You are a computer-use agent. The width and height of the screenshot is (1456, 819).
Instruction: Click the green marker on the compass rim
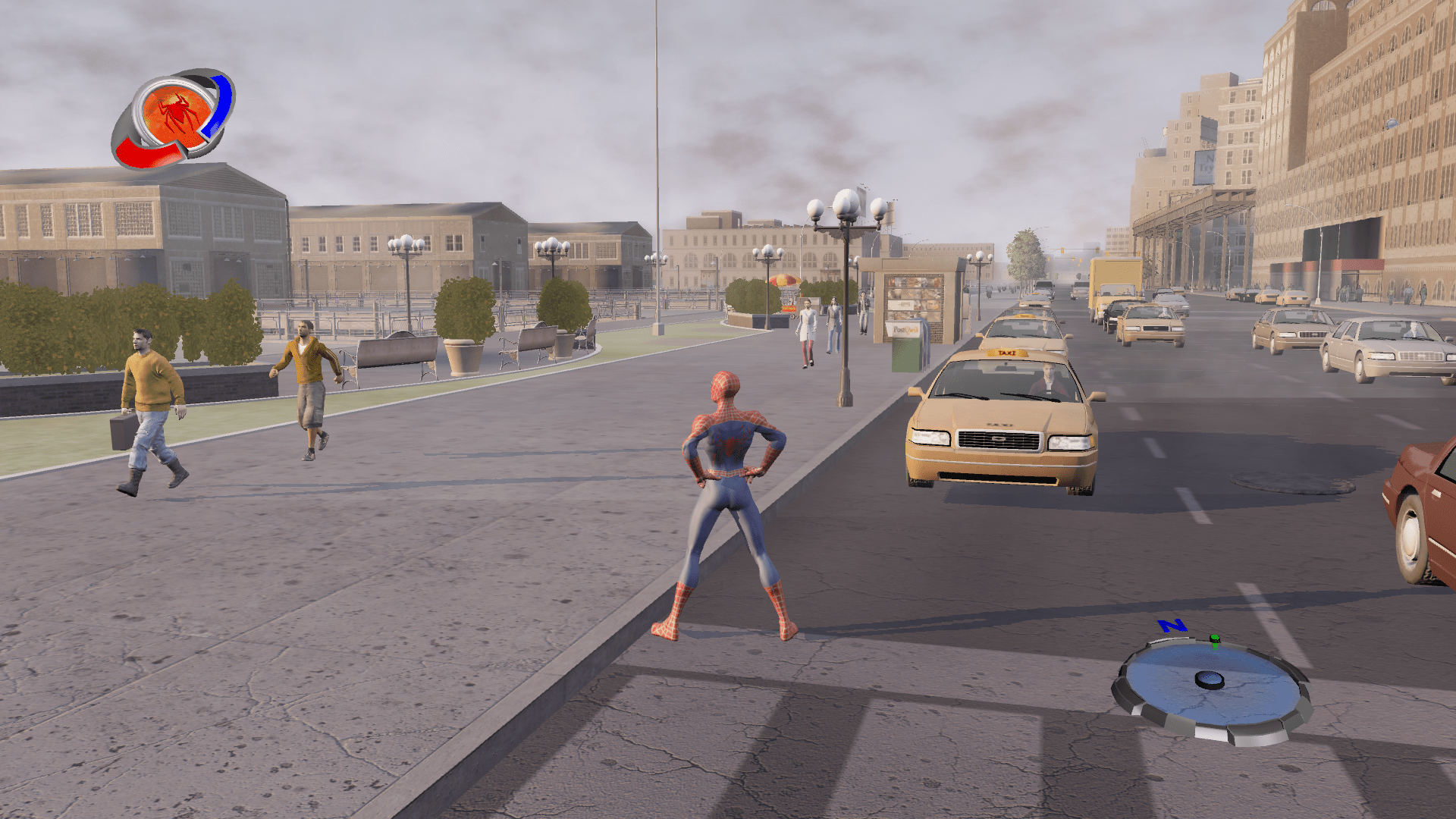[1215, 642]
